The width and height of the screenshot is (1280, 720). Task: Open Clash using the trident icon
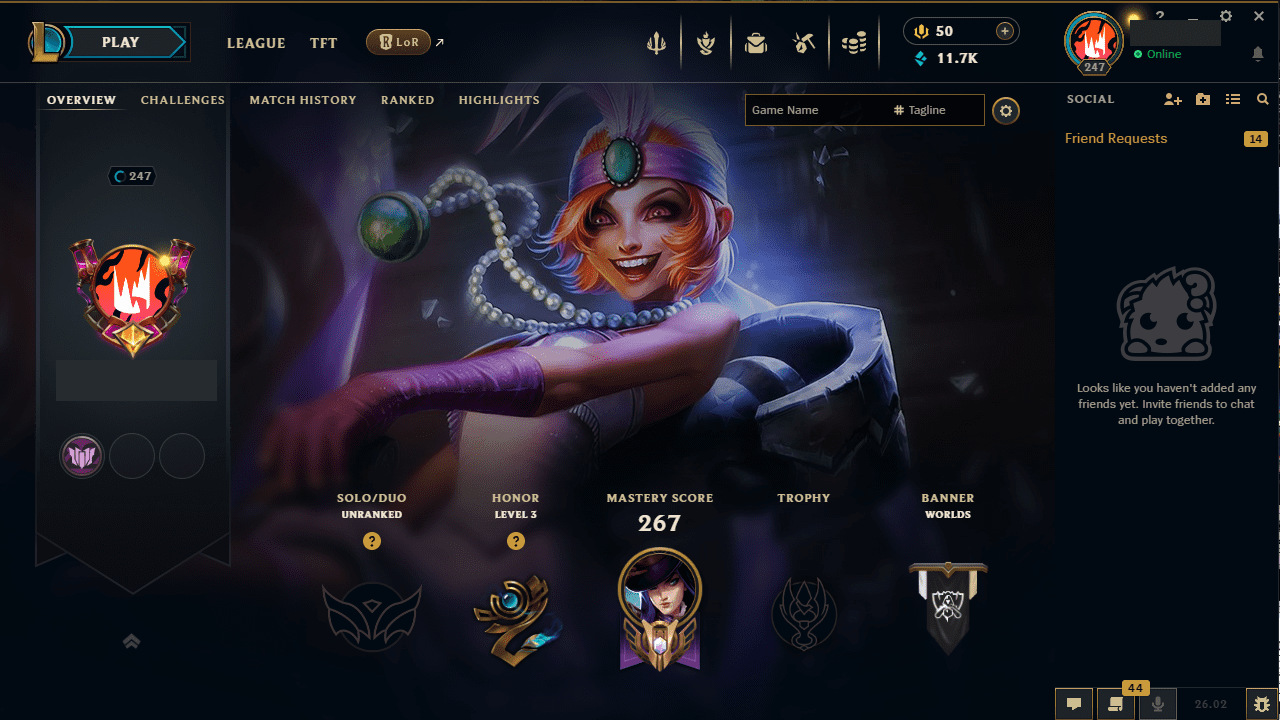tap(657, 43)
